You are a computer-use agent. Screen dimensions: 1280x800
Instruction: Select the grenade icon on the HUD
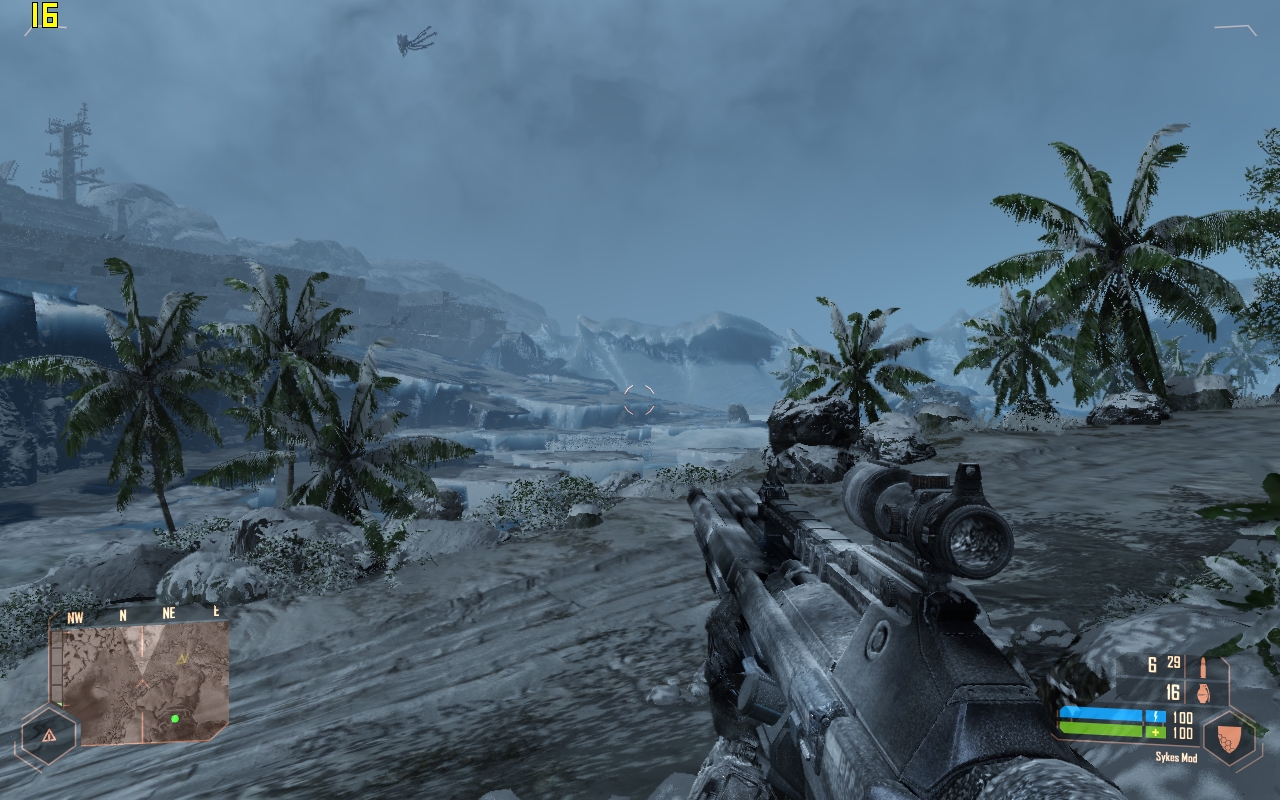click(x=1203, y=693)
